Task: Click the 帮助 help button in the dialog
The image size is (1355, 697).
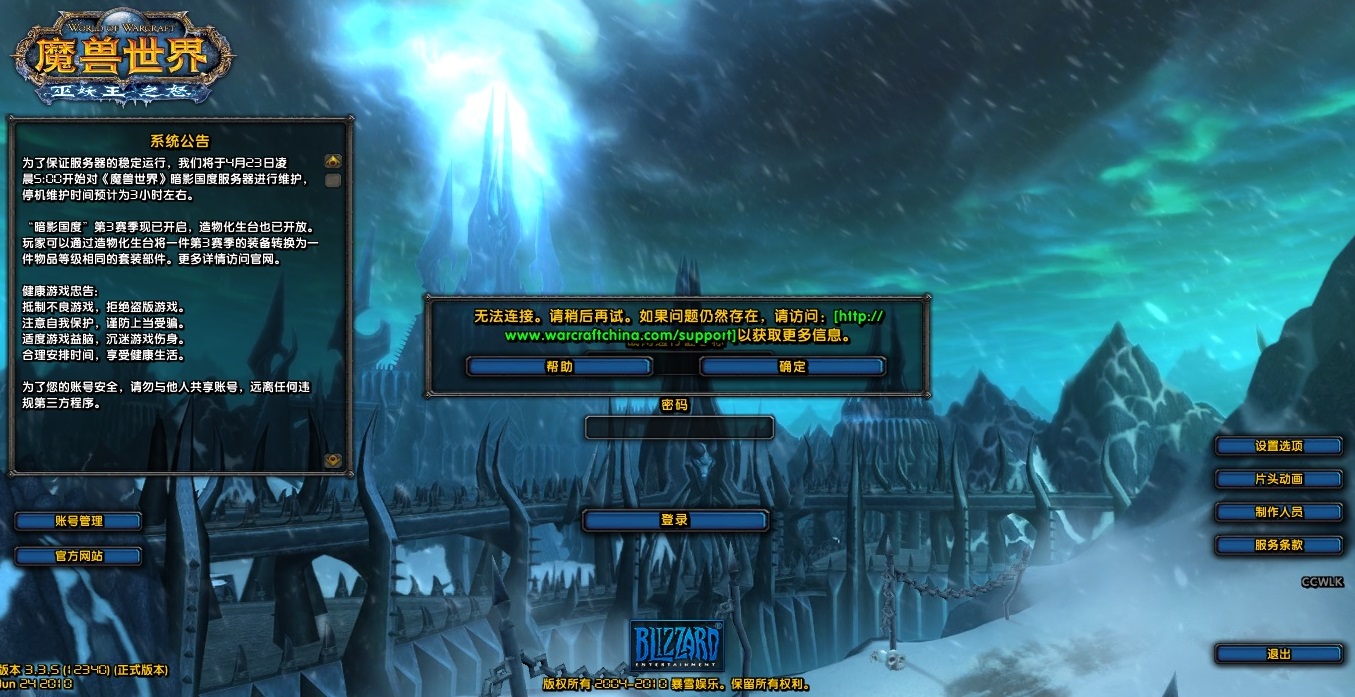Action: point(559,367)
